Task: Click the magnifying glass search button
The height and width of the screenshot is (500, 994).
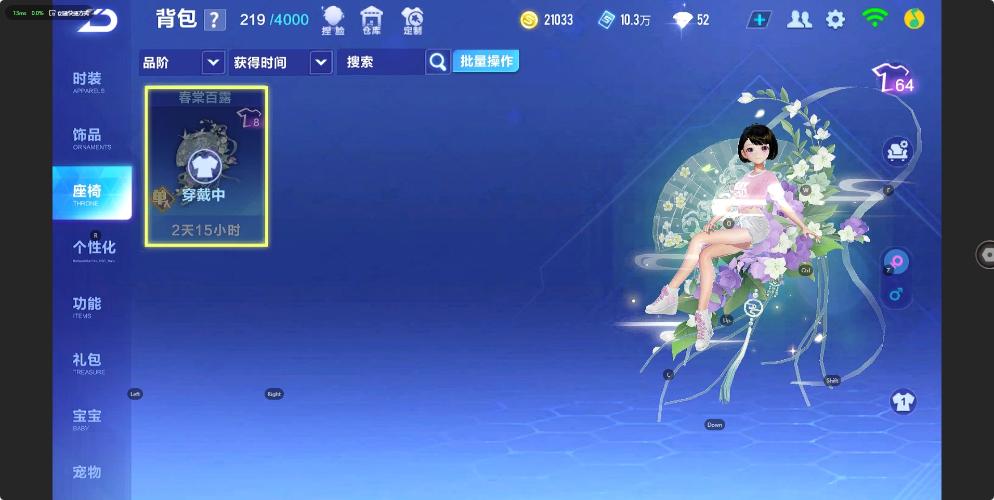Action: [x=438, y=62]
